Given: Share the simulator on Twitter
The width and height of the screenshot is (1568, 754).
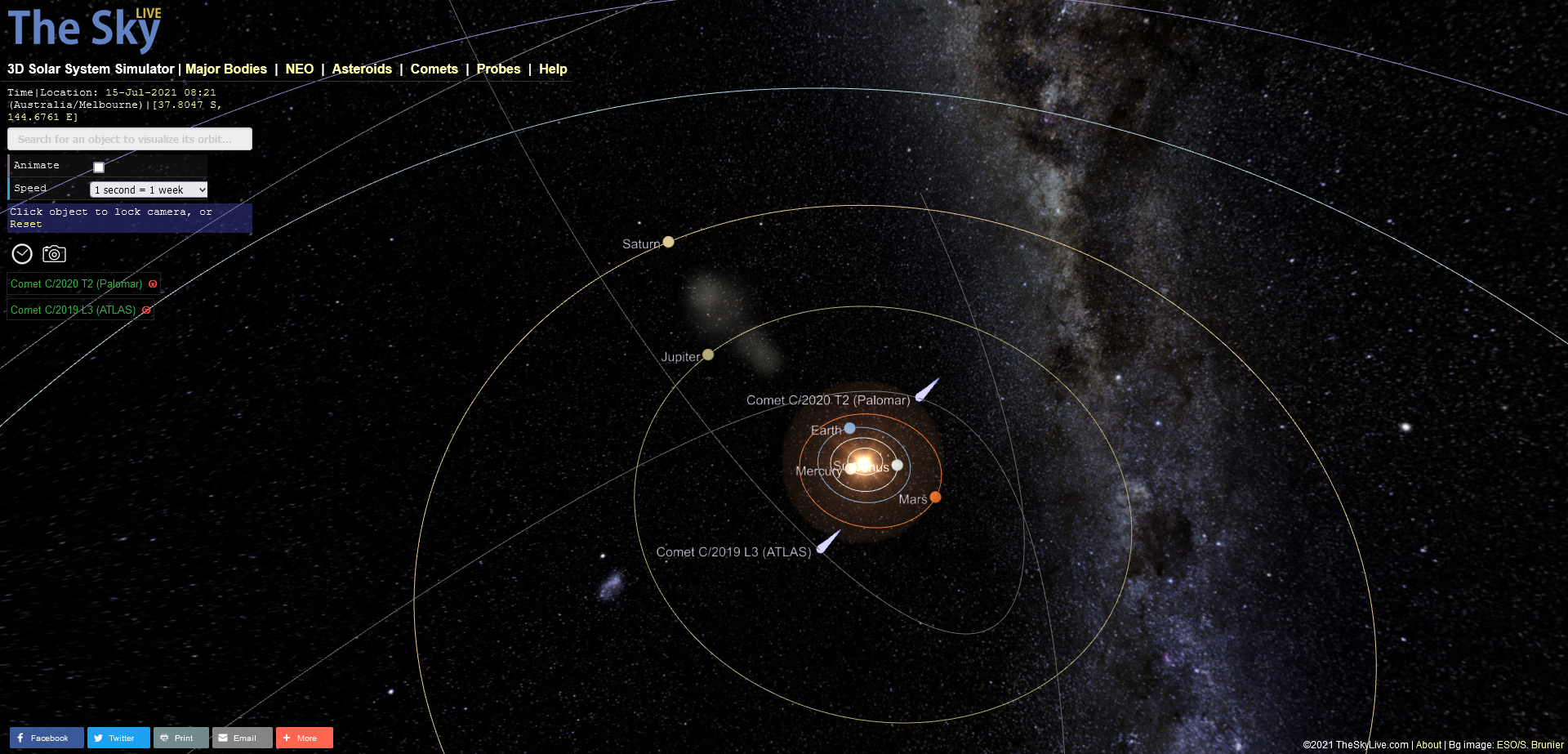Looking at the screenshot, I should pyautogui.click(x=118, y=737).
